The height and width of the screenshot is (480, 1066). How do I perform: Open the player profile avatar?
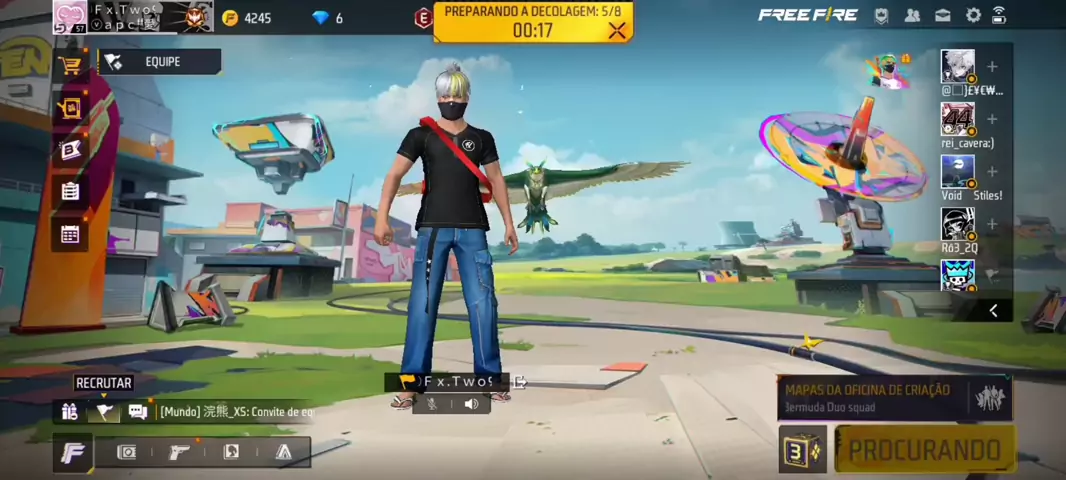tap(70, 17)
